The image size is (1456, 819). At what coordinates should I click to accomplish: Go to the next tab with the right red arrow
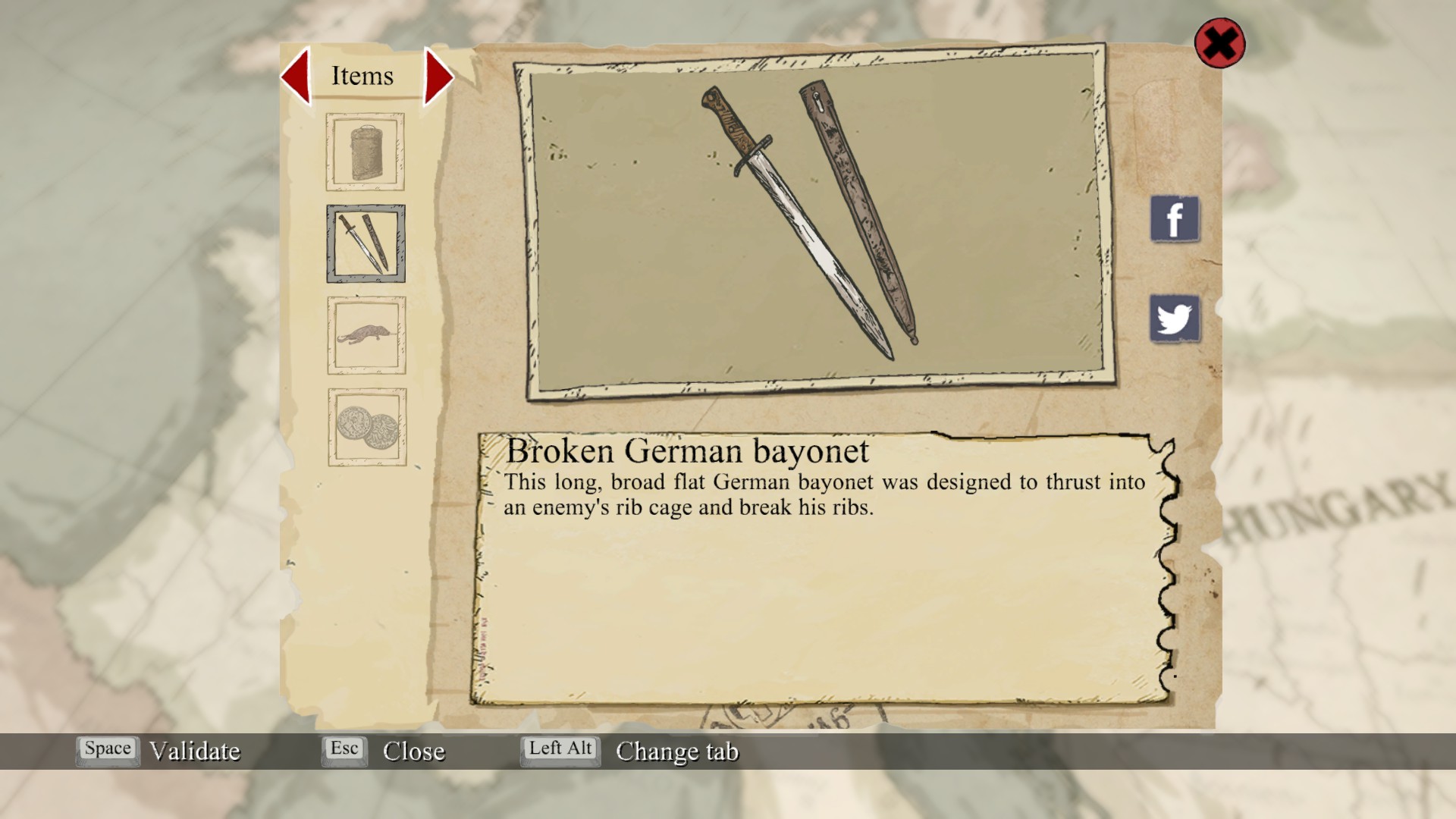coord(438,76)
